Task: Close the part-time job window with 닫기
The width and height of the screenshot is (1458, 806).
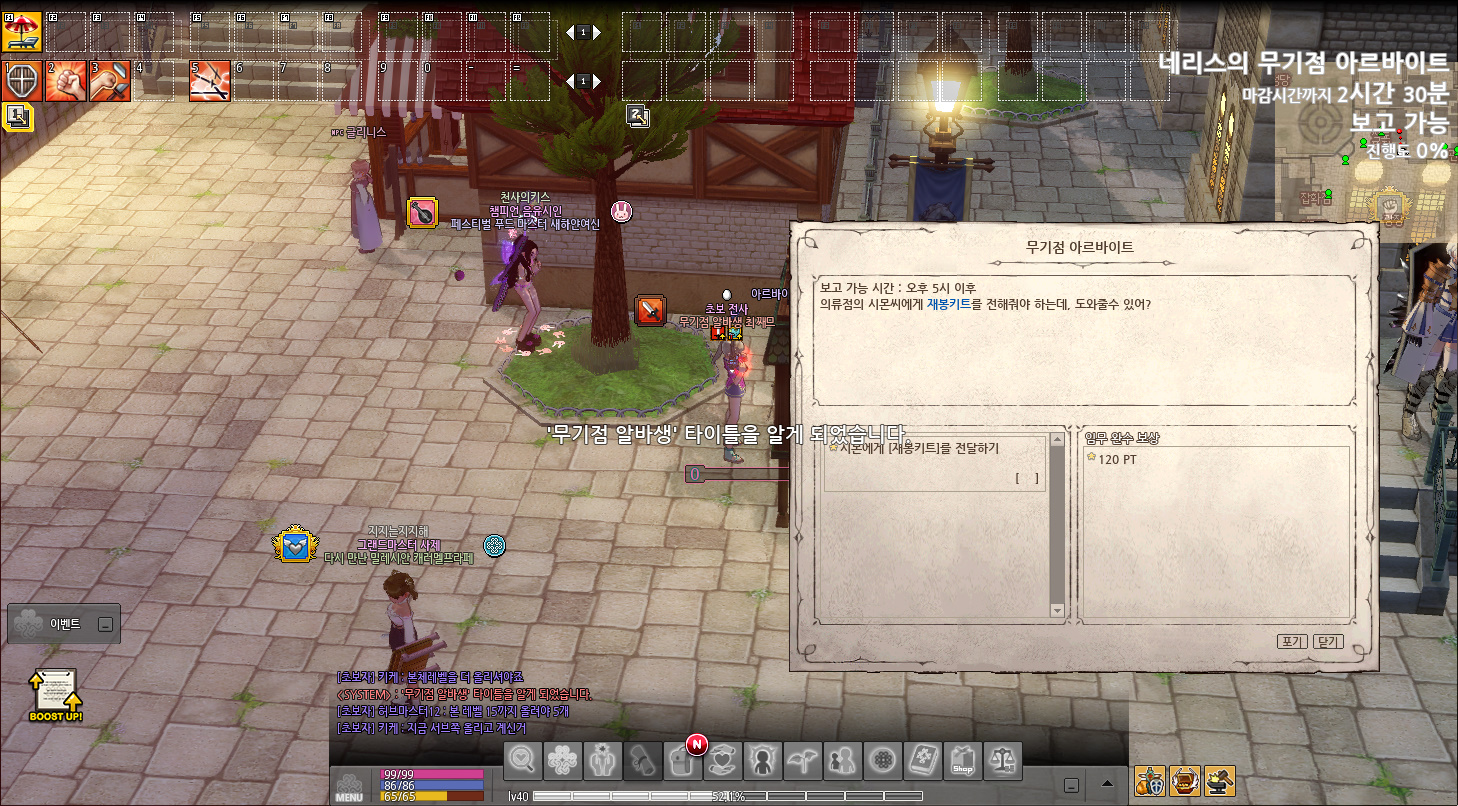Action: coord(1328,641)
